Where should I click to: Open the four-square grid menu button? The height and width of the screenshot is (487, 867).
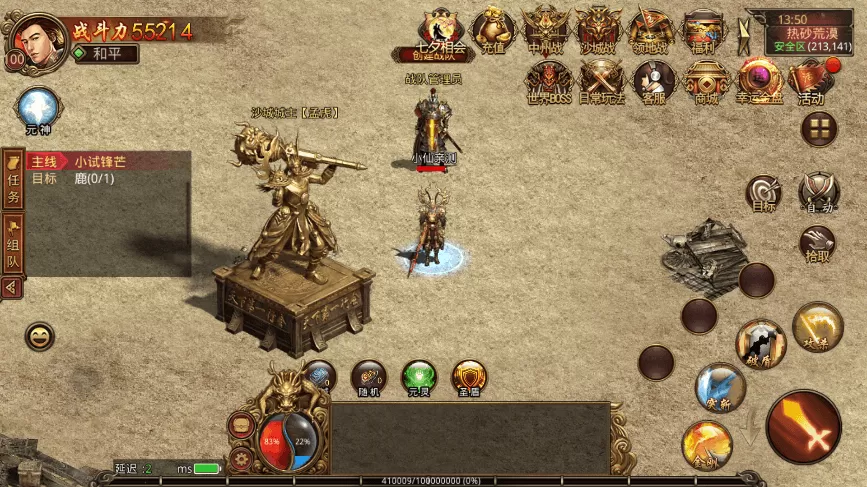tap(820, 127)
